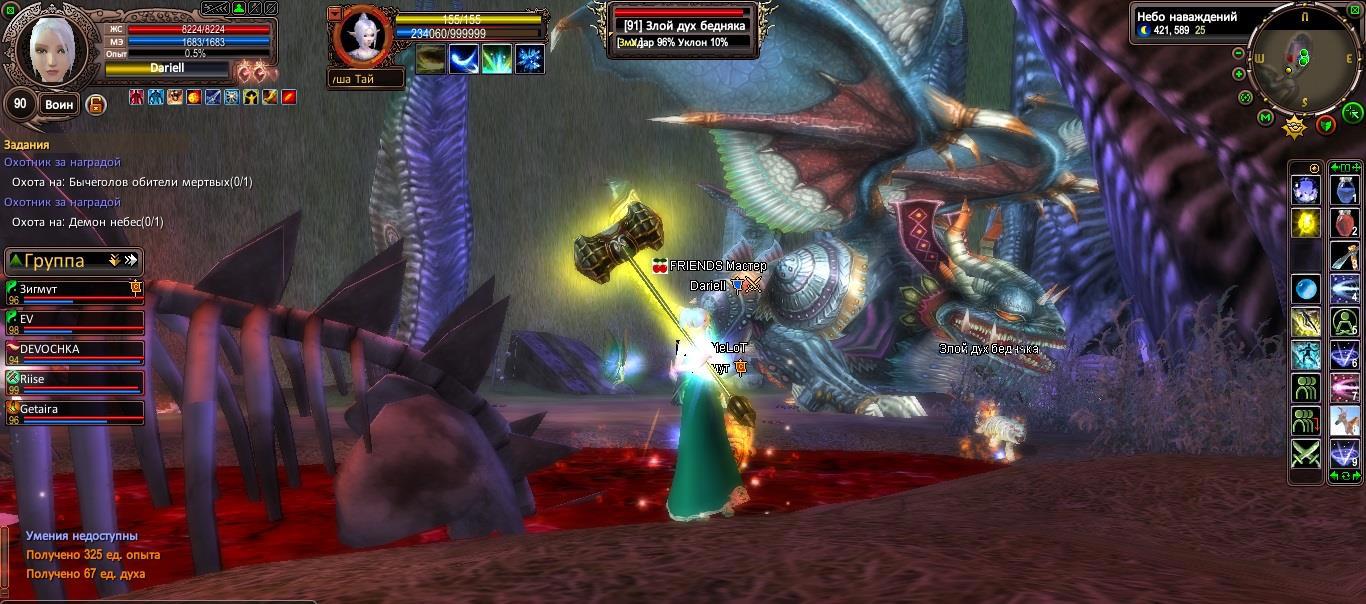
Task: Click the golden sun emblem under minimap
Action: (1295, 127)
